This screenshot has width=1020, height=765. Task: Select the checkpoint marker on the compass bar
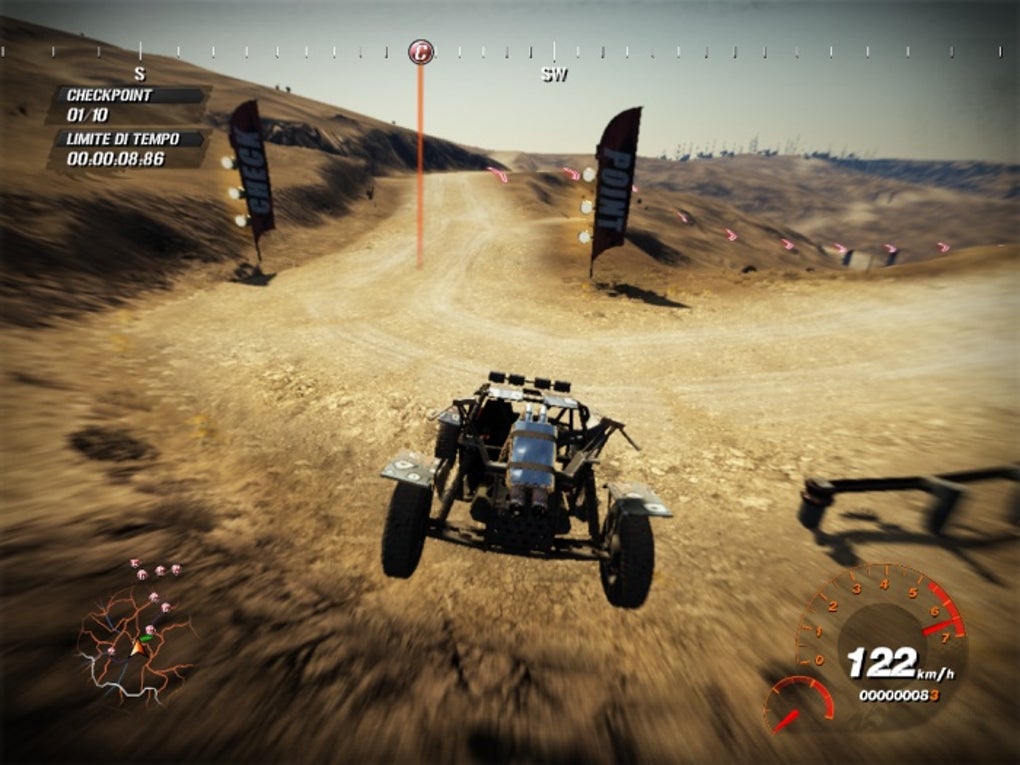pos(421,52)
